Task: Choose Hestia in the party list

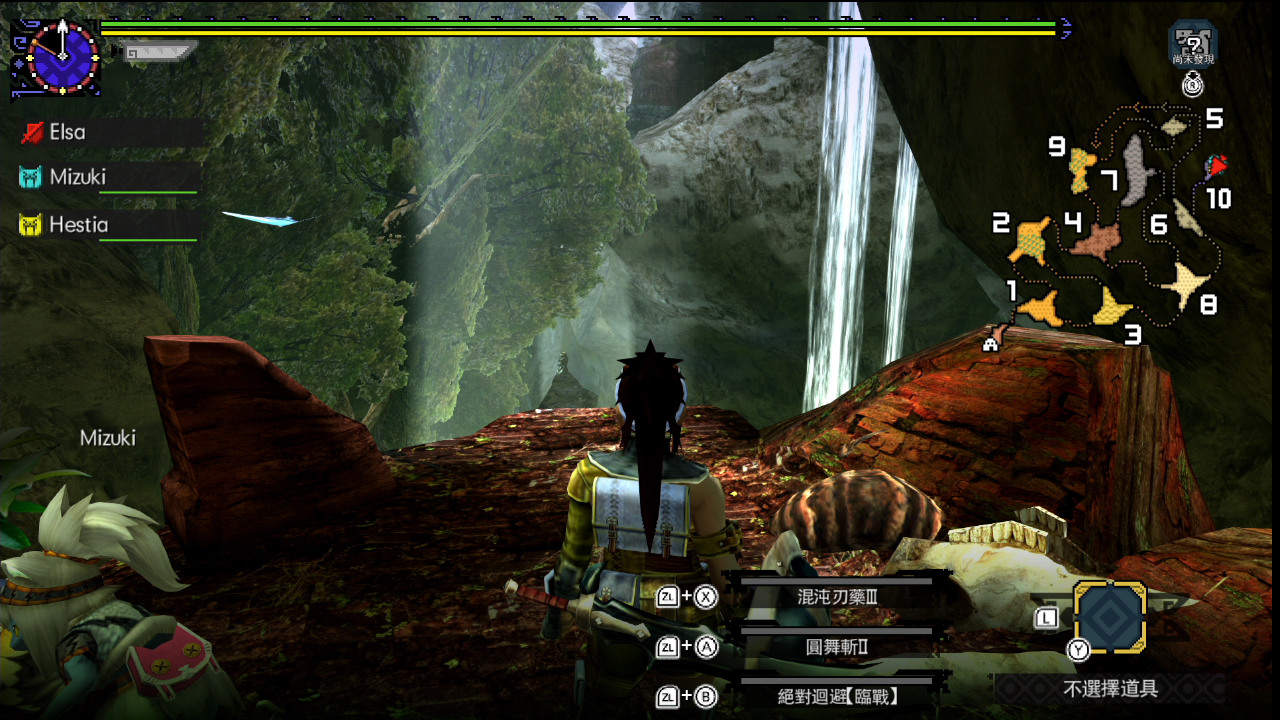Action: tap(78, 225)
